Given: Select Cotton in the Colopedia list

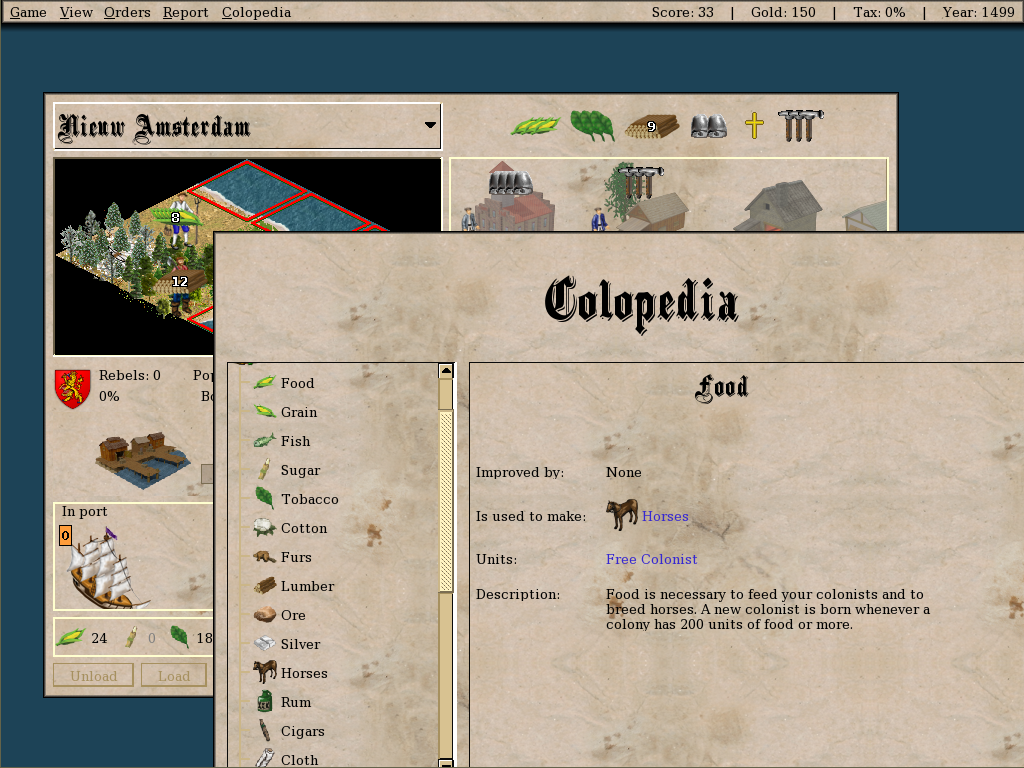Looking at the screenshot, I should 304,528.
